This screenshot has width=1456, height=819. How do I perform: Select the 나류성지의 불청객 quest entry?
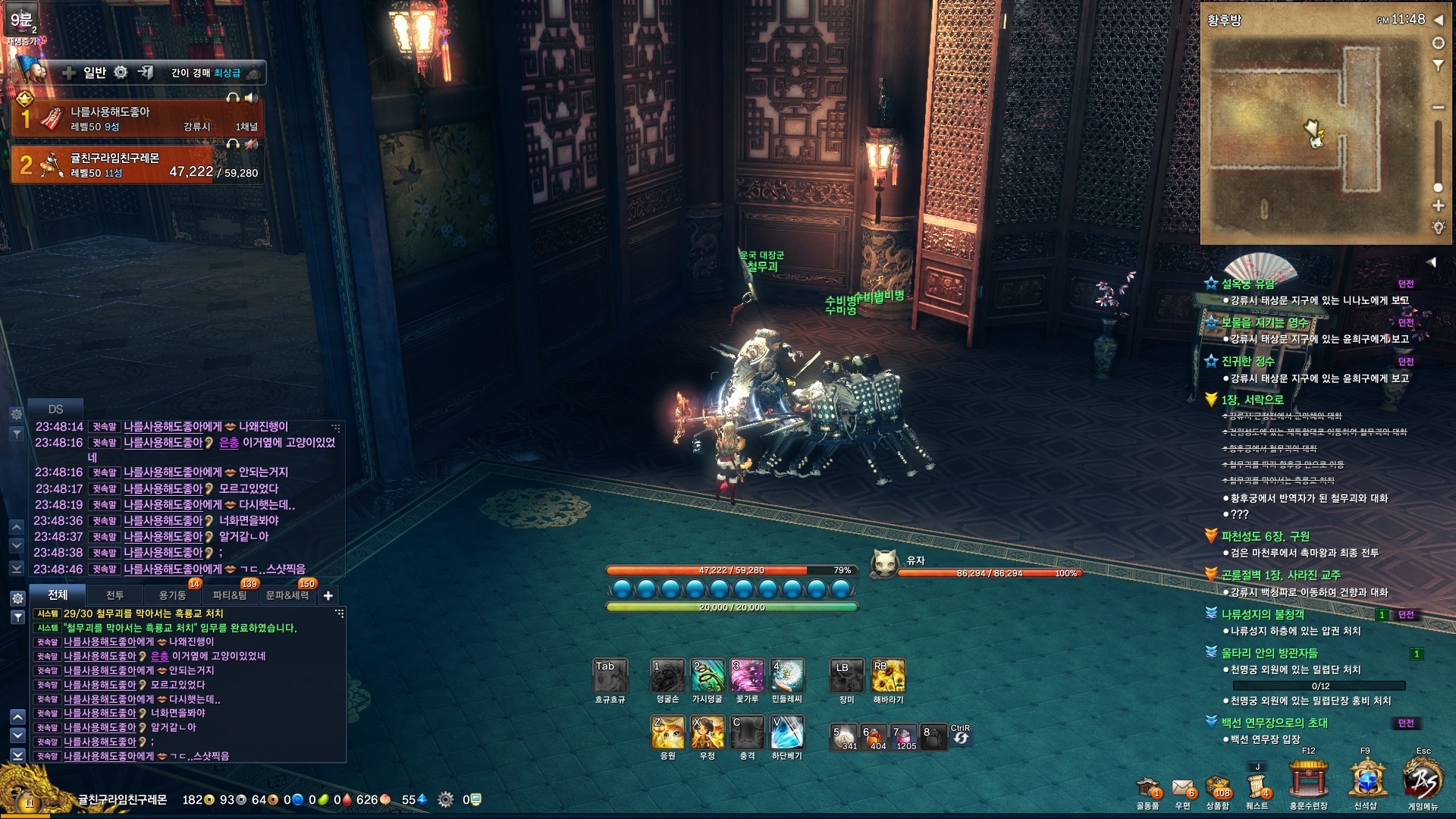point(1263,614)
